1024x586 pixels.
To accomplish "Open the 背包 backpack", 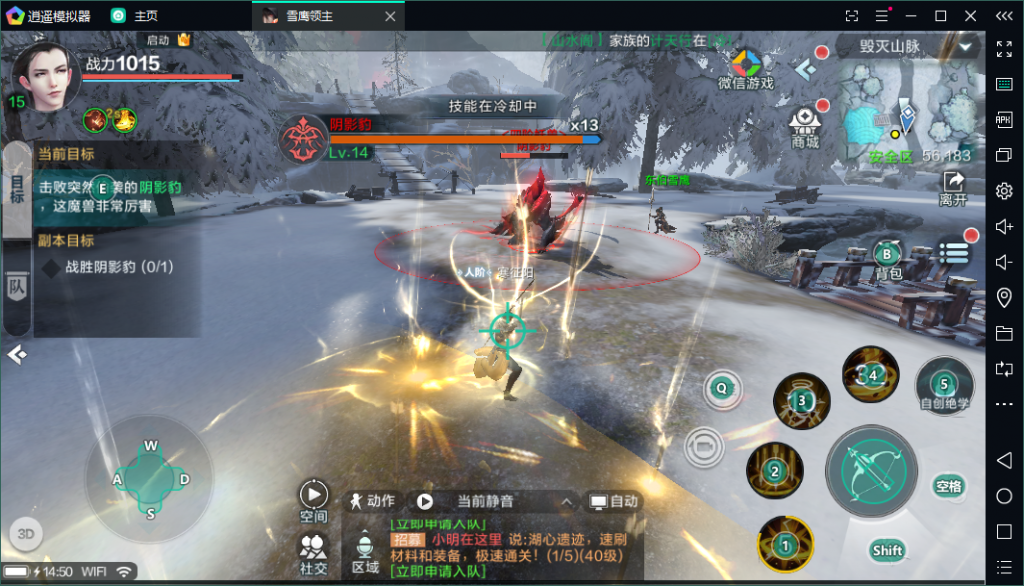I will (888, 259).
